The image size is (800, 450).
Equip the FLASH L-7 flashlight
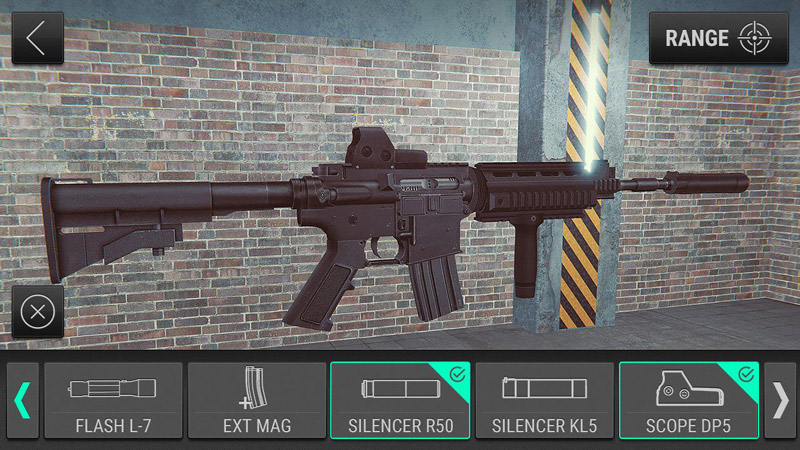click(113, 400)
